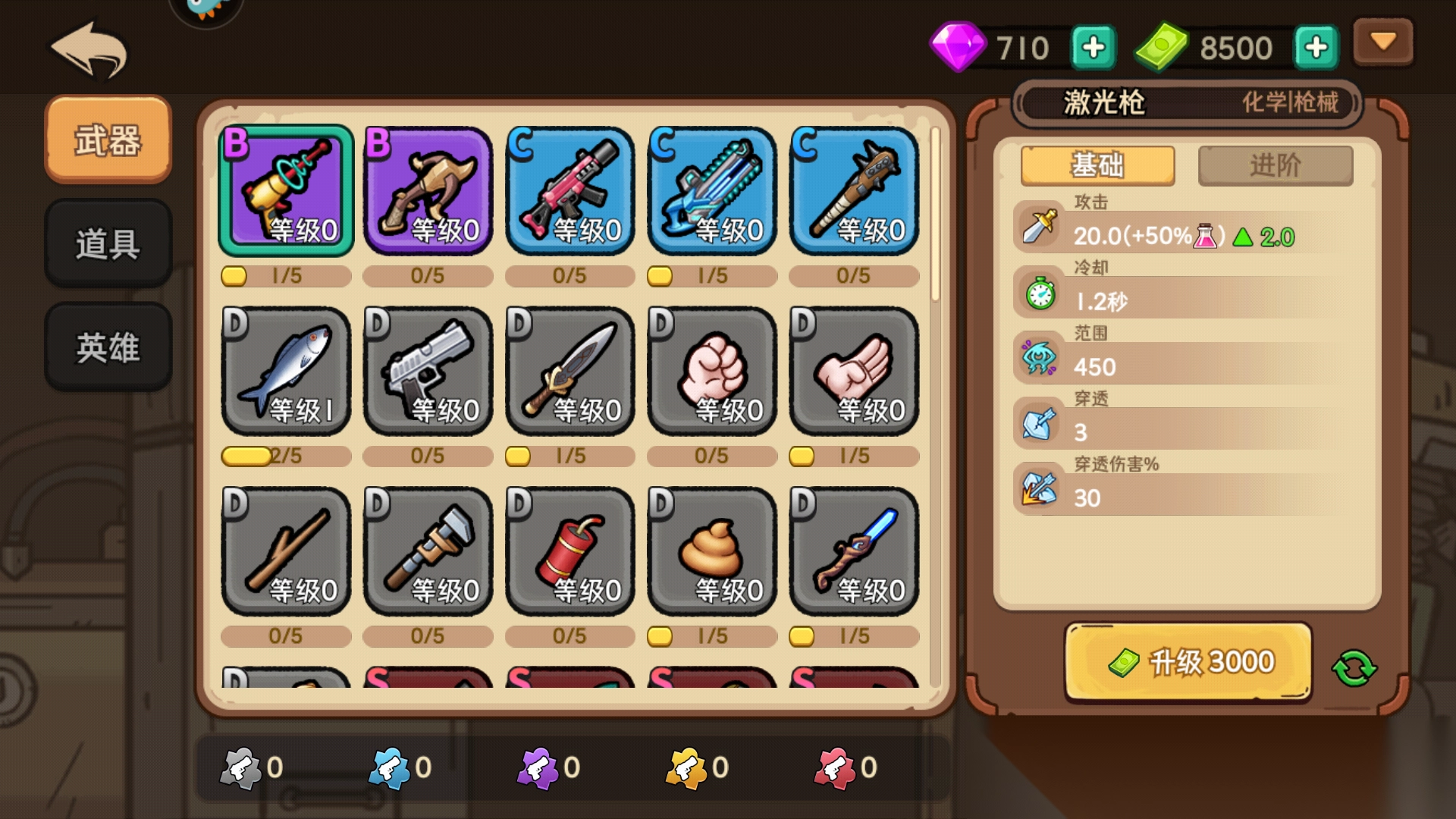Upgrade the weapon for 3000 cash
Image resolution: width=1456 pixels, height=819 pixels.
(x=1188, y=662)
